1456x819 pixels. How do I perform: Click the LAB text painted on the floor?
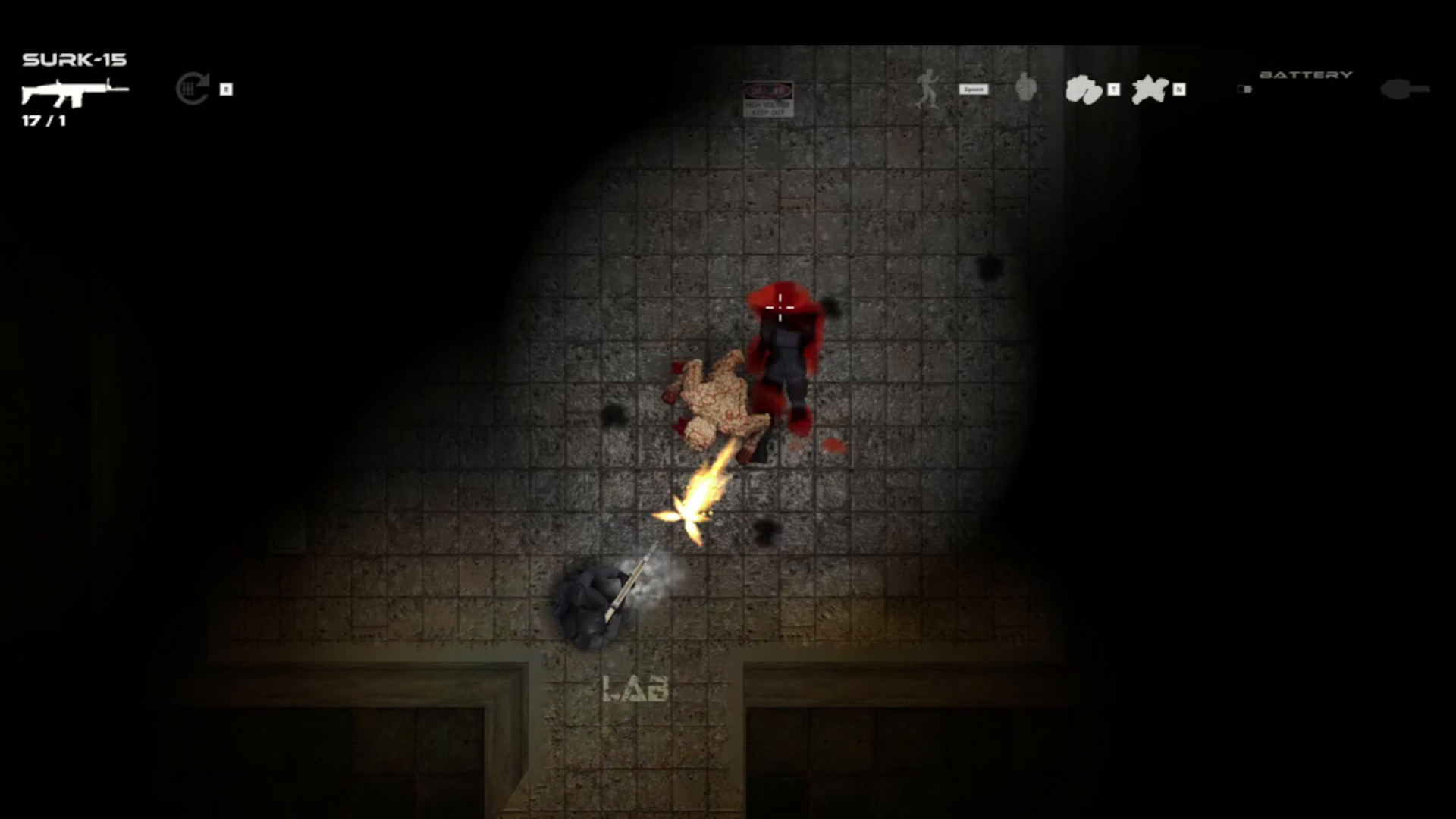(635, 689)
